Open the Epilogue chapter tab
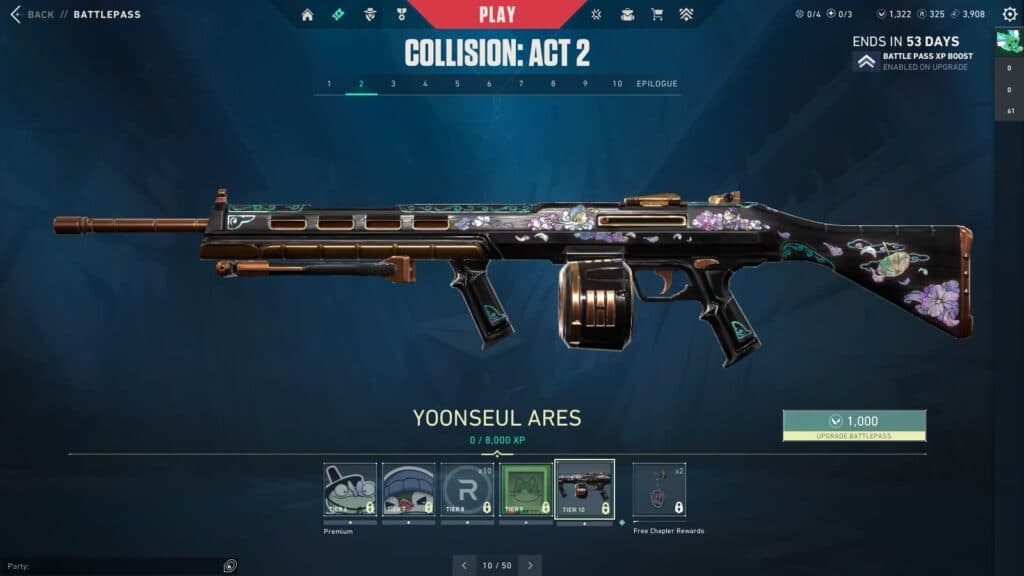1024x576 pixels. click(x=657, y=84)
